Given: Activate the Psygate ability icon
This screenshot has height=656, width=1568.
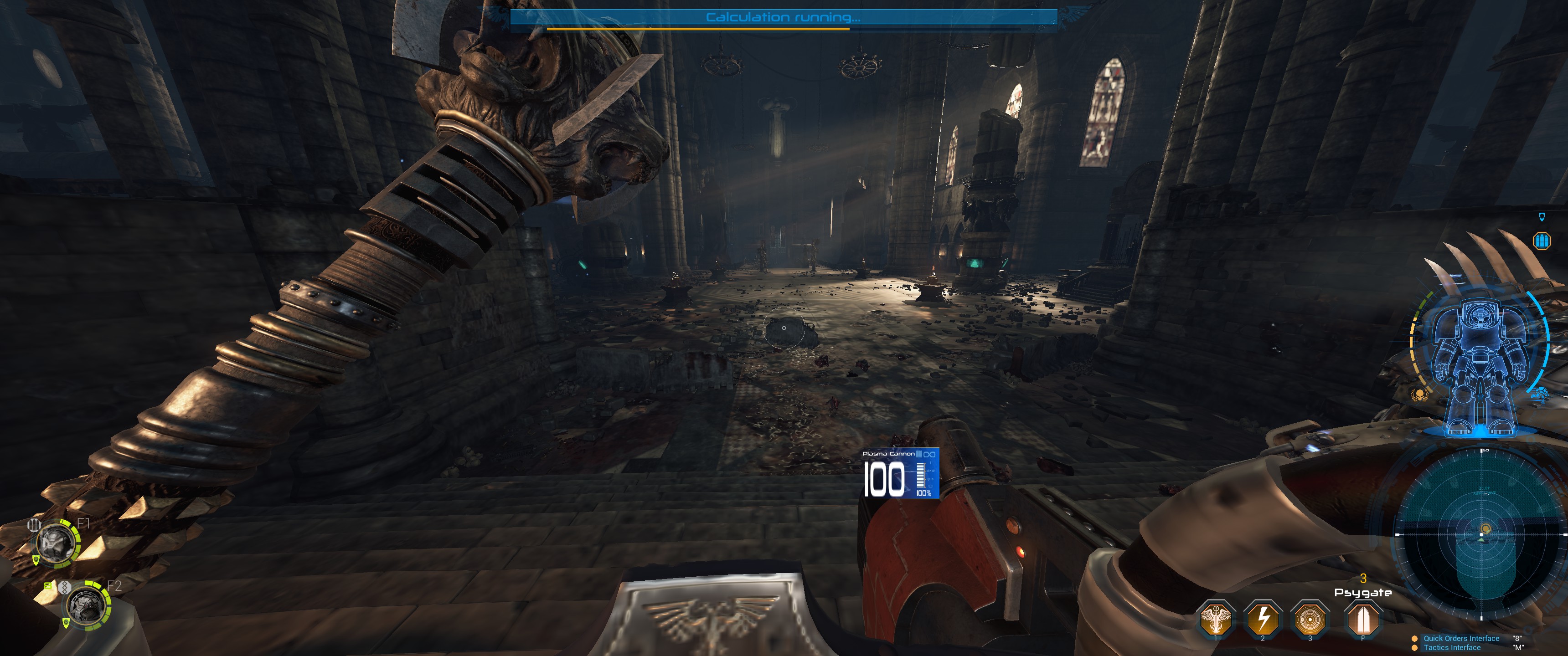Looking at the screenshot, I should [x=1363, y=618].
